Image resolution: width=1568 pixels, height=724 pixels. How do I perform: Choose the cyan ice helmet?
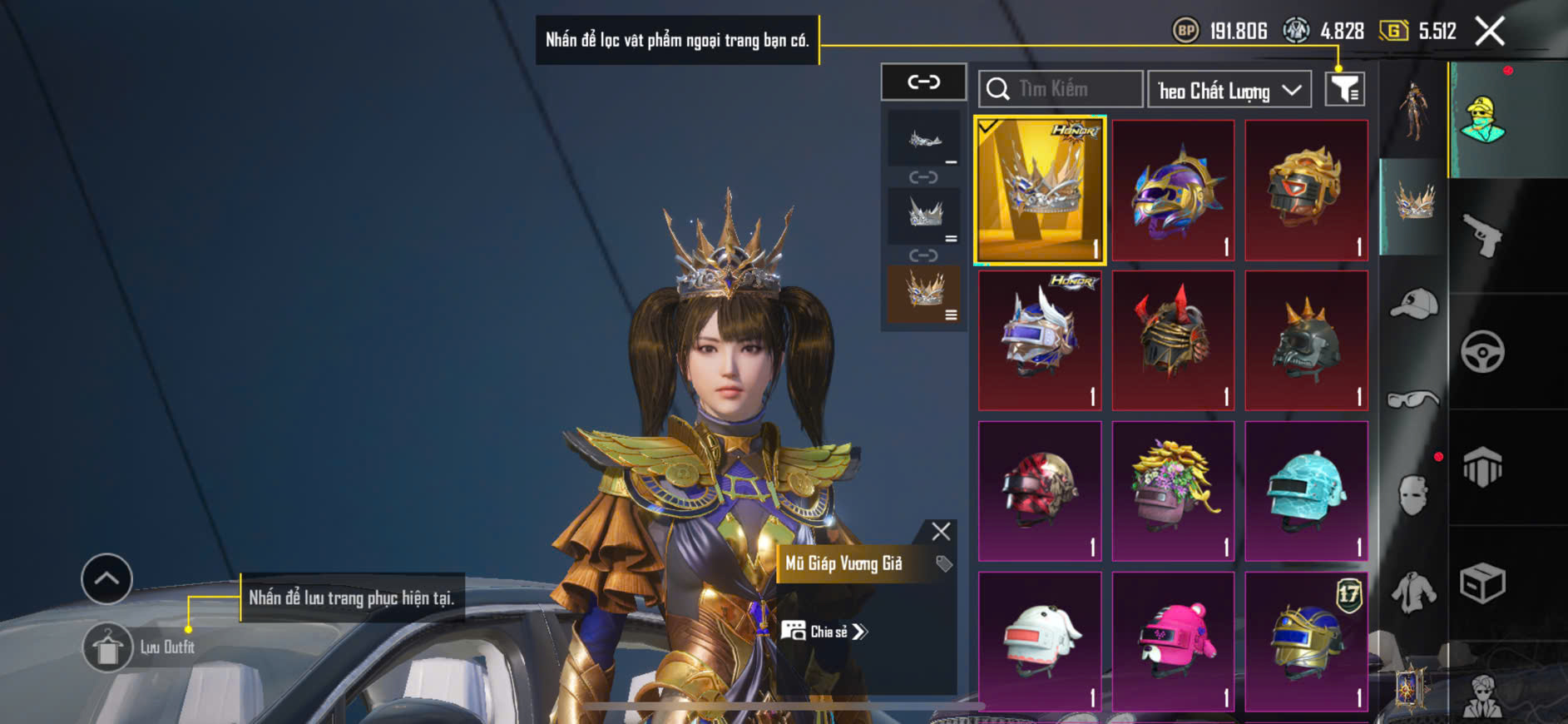pyautogui.click(x=1306, y=491)
